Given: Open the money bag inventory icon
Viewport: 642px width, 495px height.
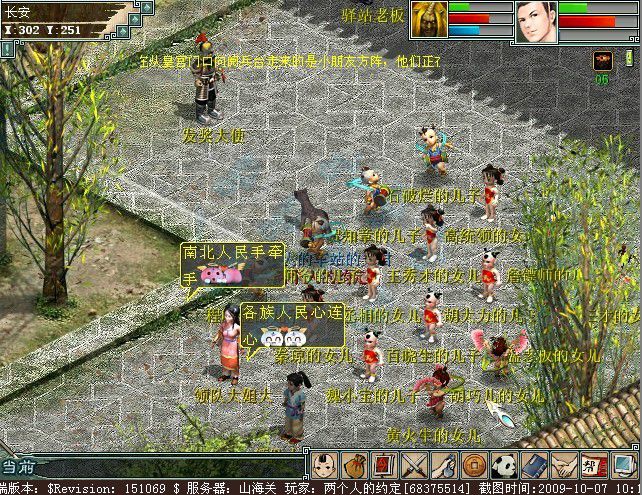Looking at the screenshot, I should [x=353, y=465].
